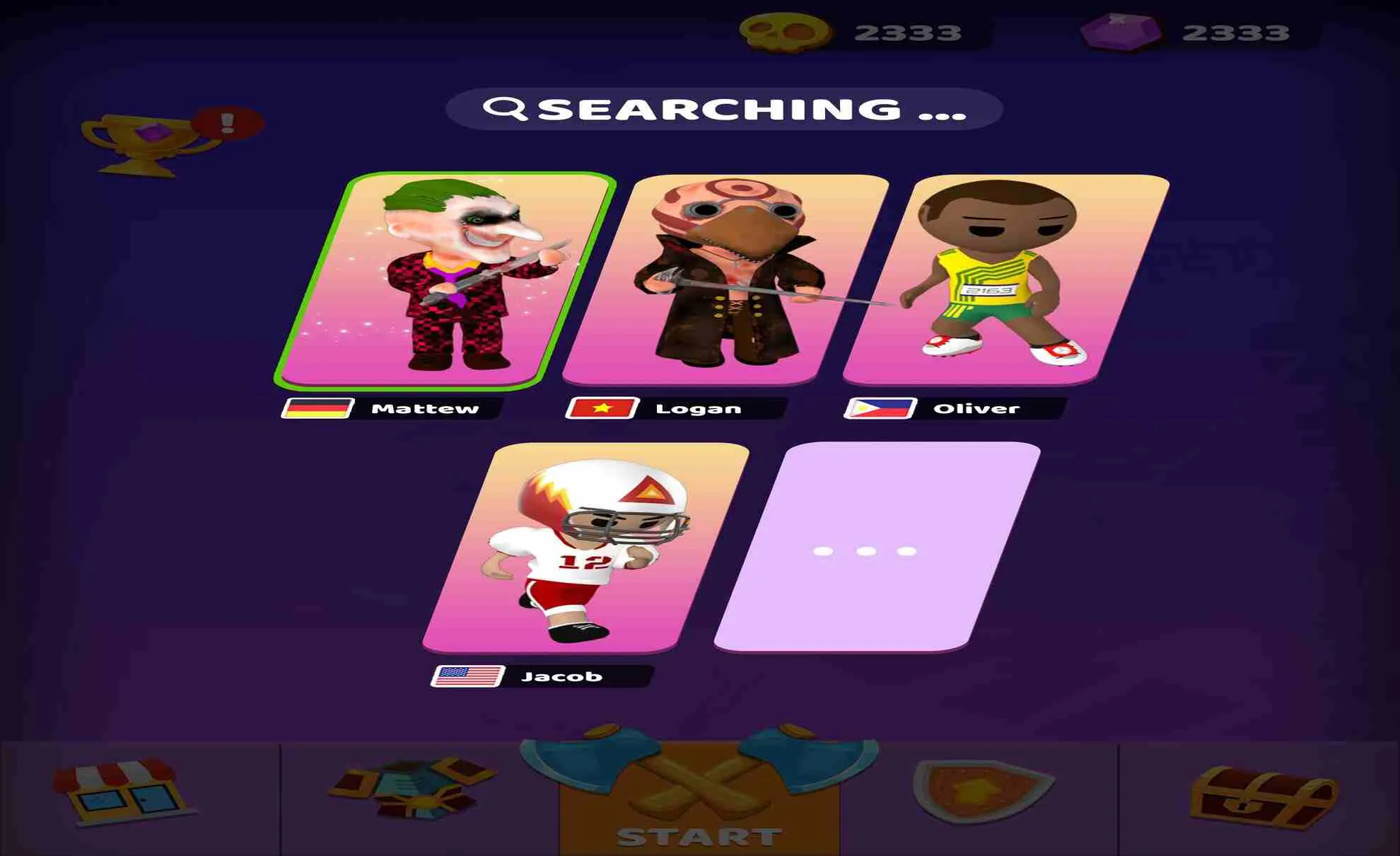The width and height of the screenshot is (1400, 856).
Task: Click the magnifier in the SEARCHING banner
Action: point(506,108)
